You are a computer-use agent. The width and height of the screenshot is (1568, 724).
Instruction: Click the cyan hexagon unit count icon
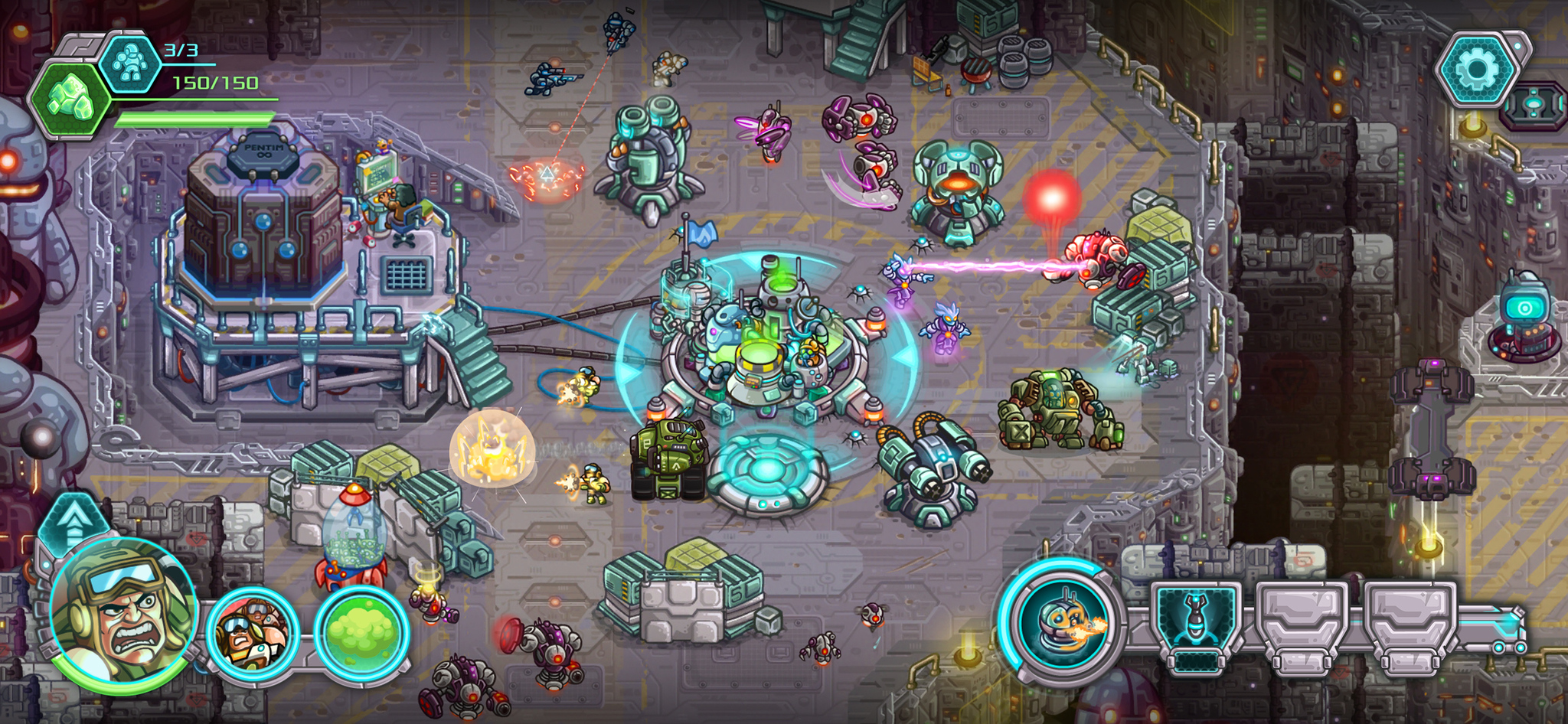(131, 63)
